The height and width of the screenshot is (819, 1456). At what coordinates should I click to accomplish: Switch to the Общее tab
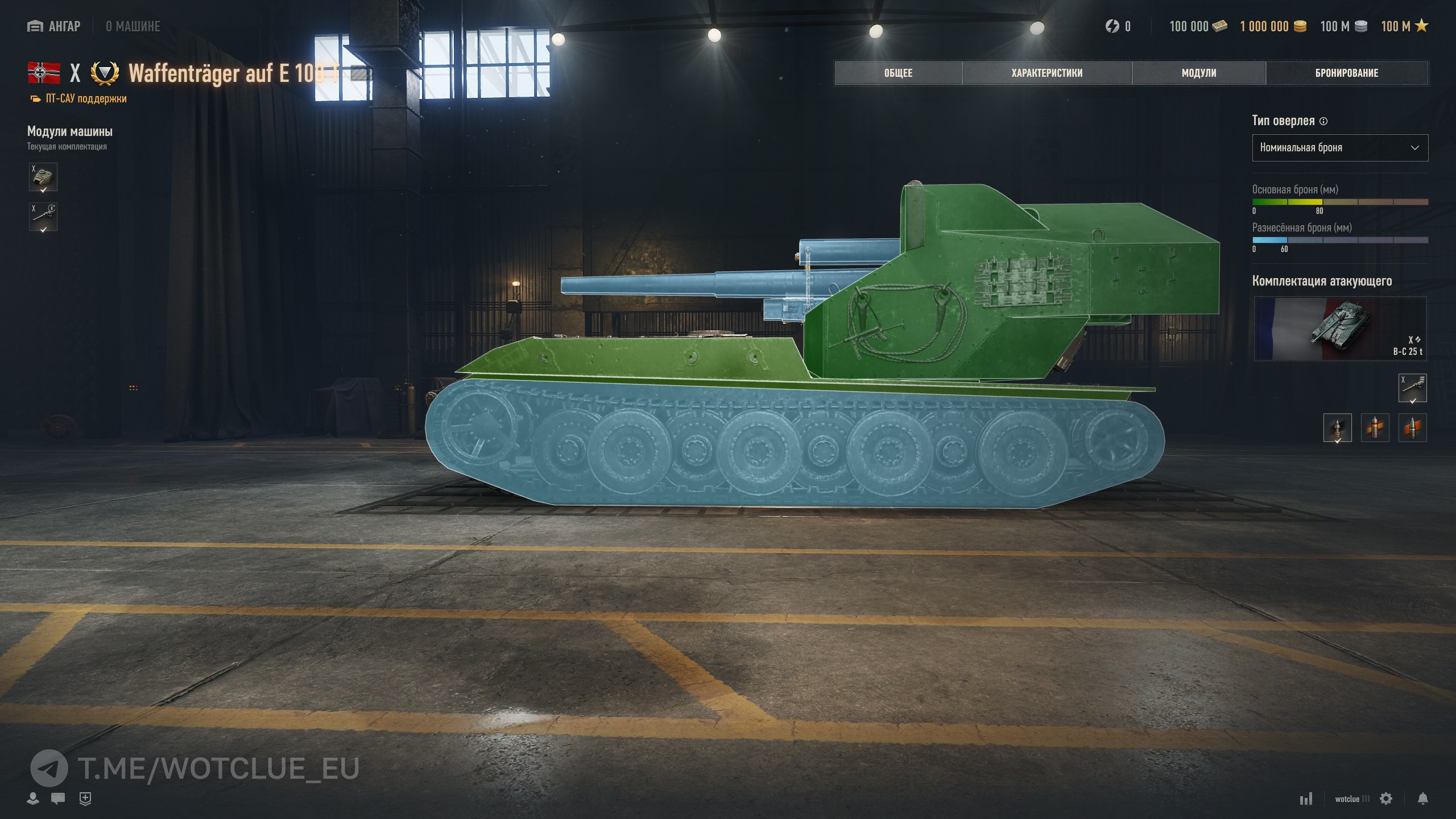[x=898, y=73]
